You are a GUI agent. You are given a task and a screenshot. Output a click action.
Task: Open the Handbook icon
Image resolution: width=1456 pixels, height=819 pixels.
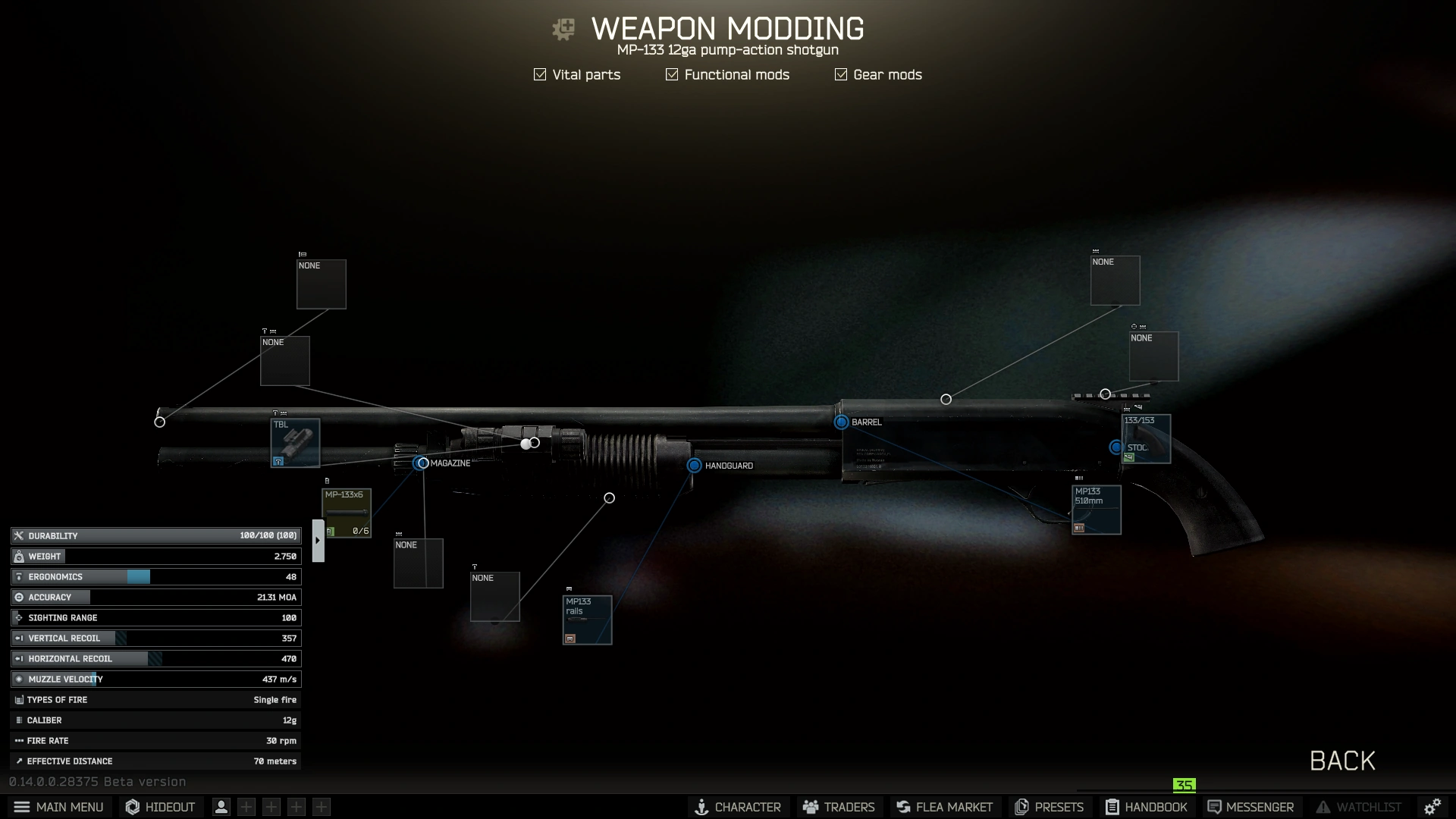pos(1112,807)
